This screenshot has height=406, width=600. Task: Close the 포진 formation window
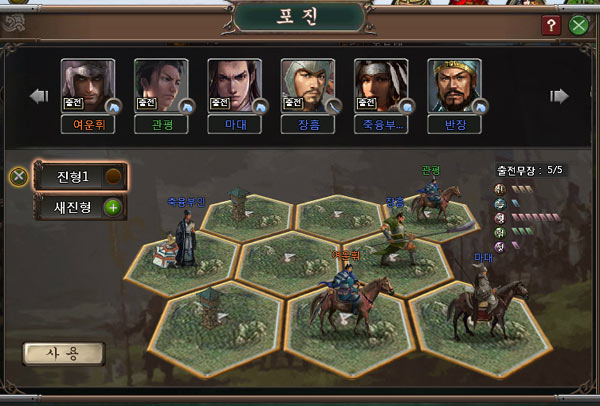579,26
